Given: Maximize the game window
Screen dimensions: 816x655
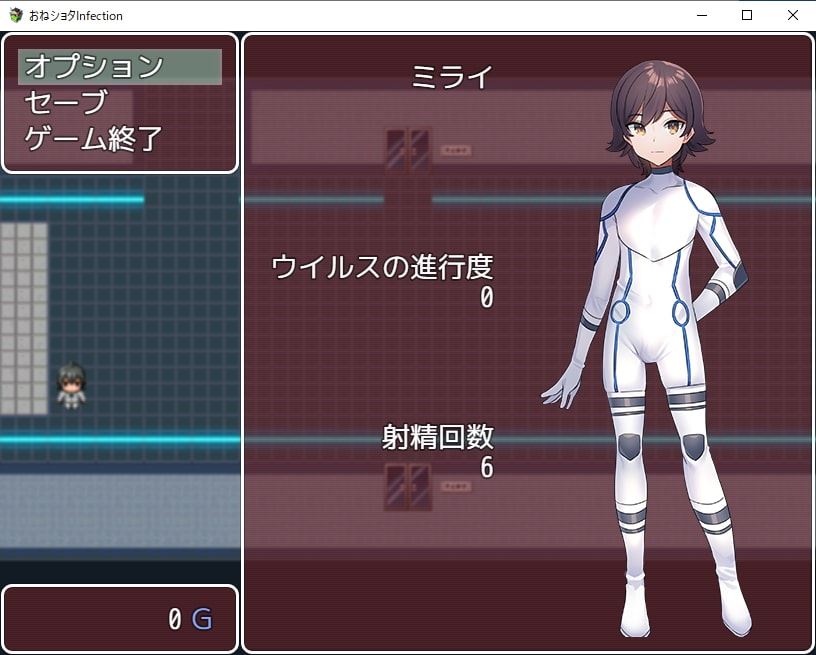Looking at the screenshot, I should click(x=747, y=15).
